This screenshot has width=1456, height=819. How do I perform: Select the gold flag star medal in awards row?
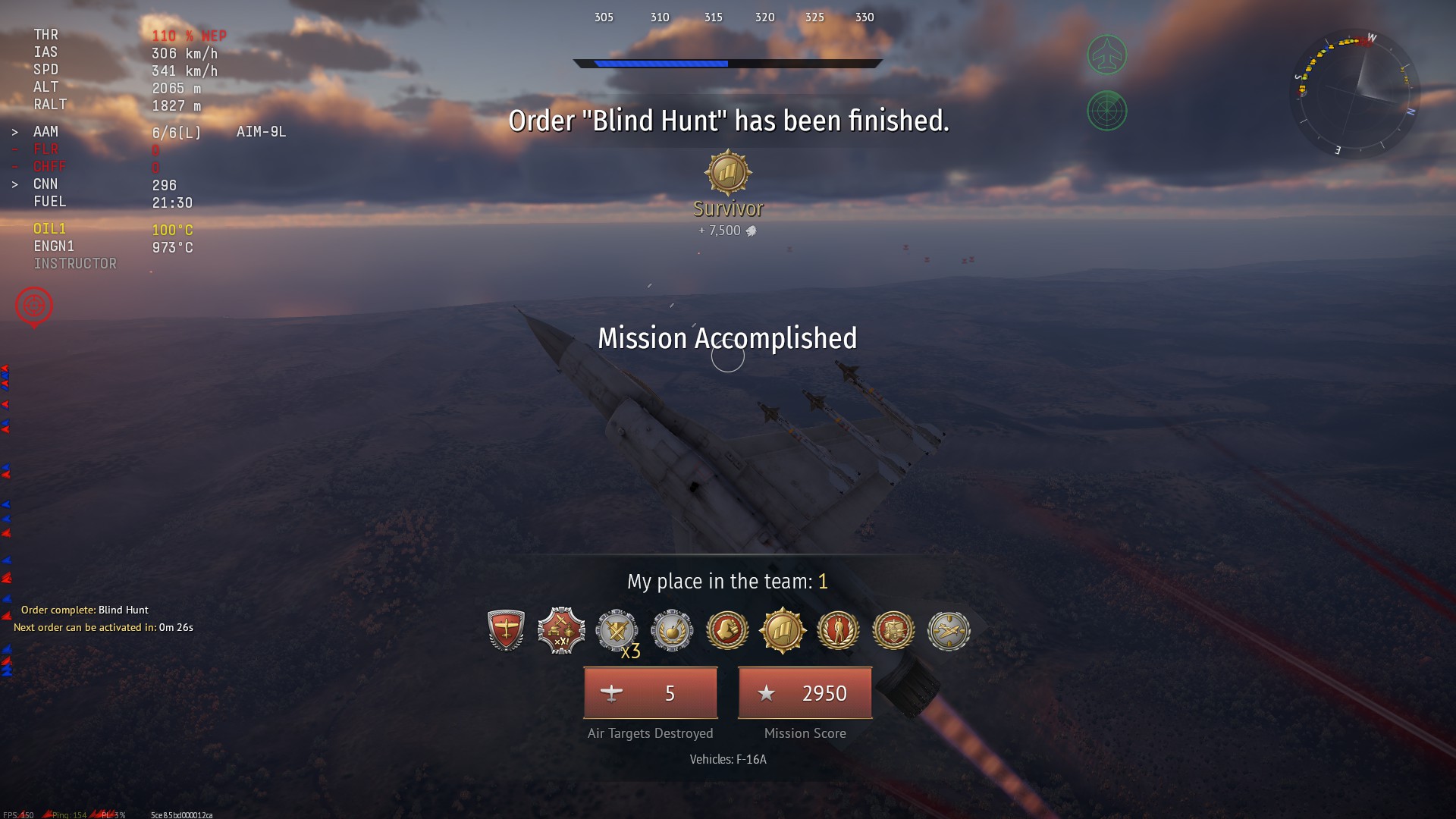783,630
